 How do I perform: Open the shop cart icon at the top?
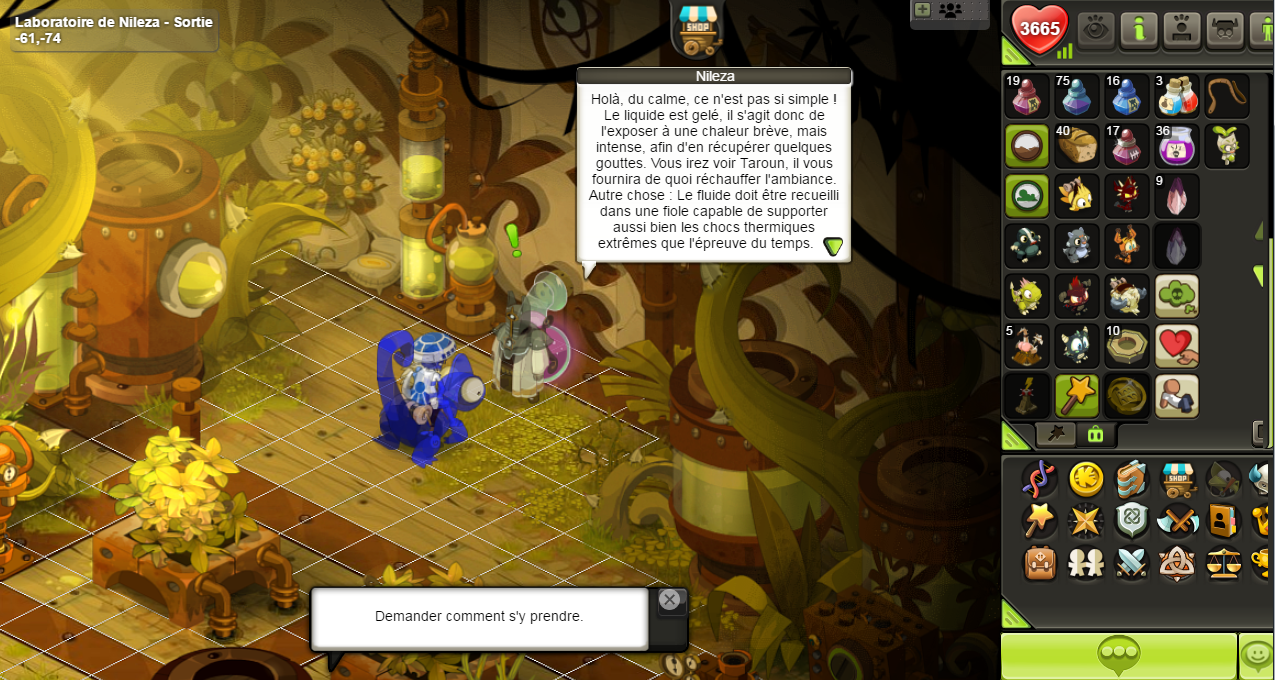[697, 27]
